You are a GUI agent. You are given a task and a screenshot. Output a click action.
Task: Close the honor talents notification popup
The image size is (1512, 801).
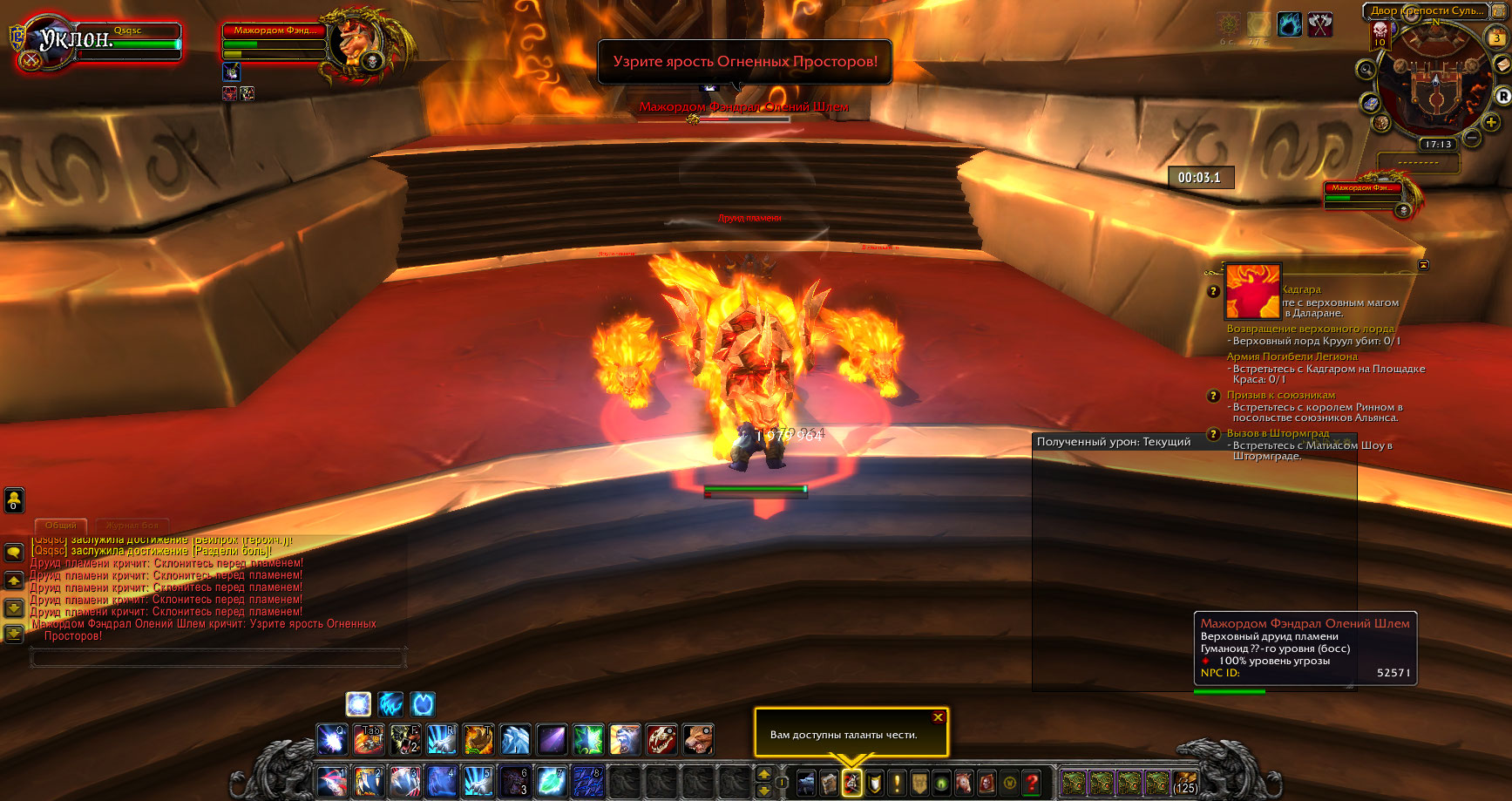(938, 717)
